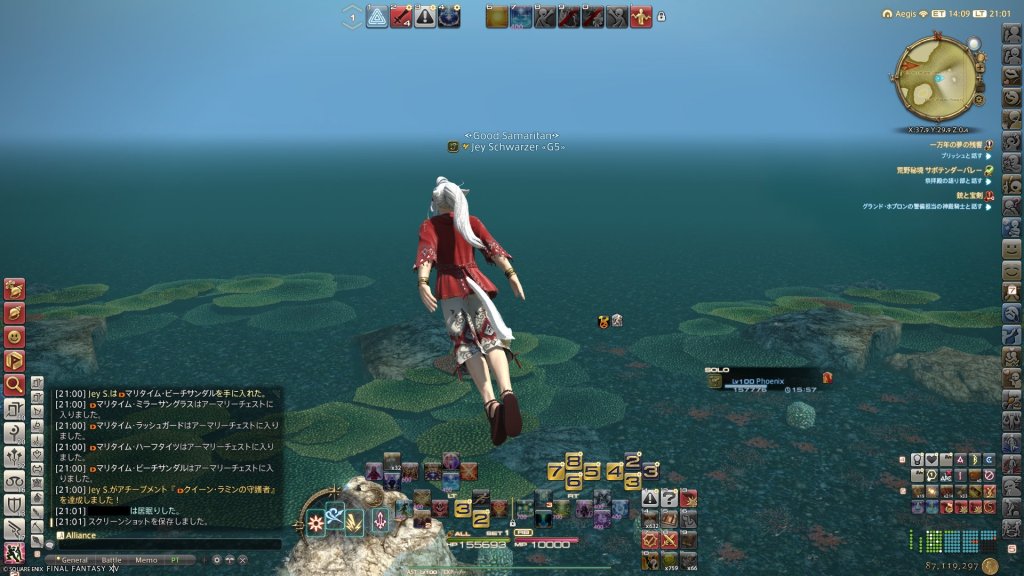1024x576 pixels.
Task: Switch to the Battle chat tab
Action: pyautogui.click(x=110, y=560)
